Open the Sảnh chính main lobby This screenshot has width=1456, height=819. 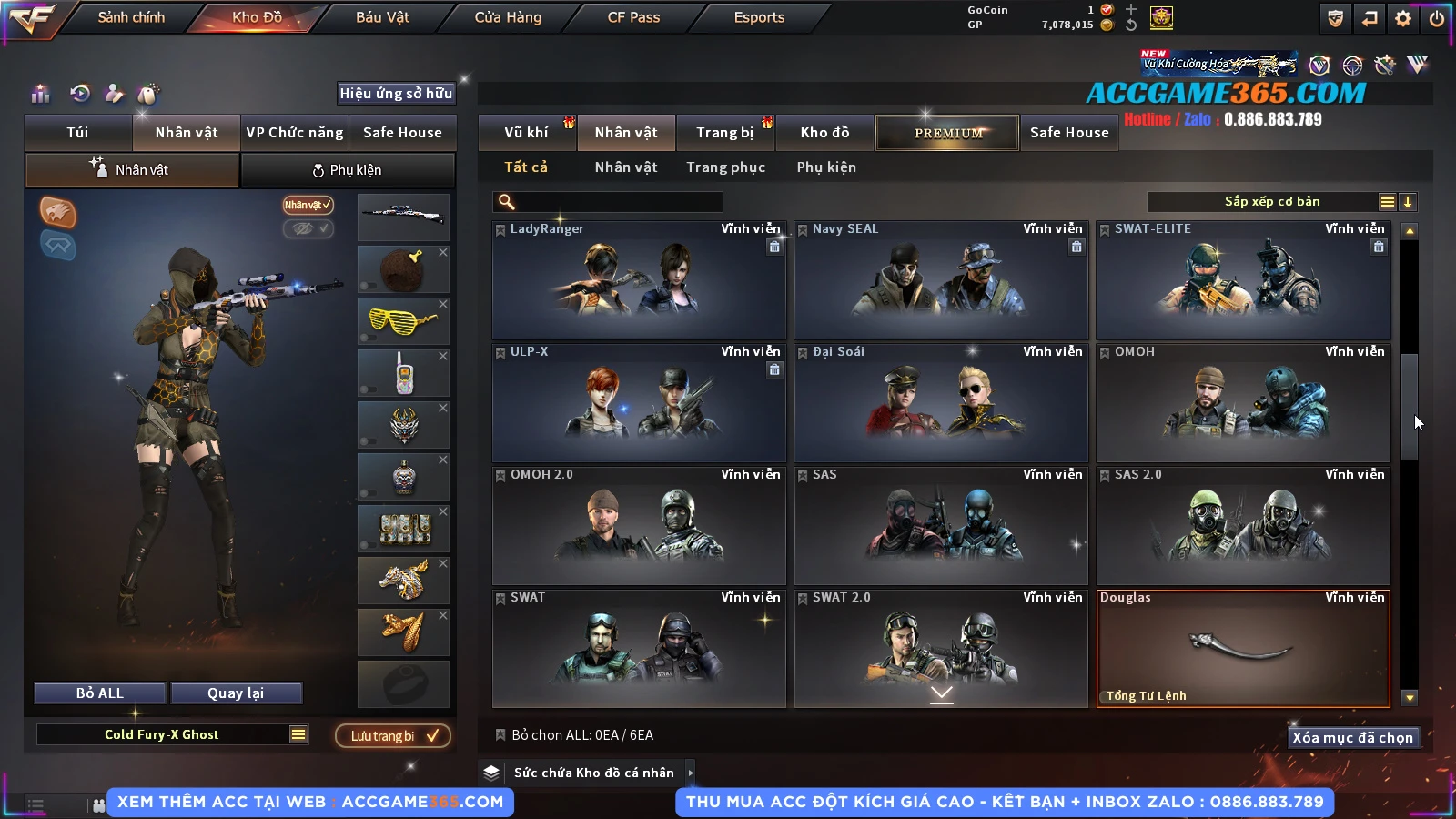pyautogui.click(x=131, y=17)
